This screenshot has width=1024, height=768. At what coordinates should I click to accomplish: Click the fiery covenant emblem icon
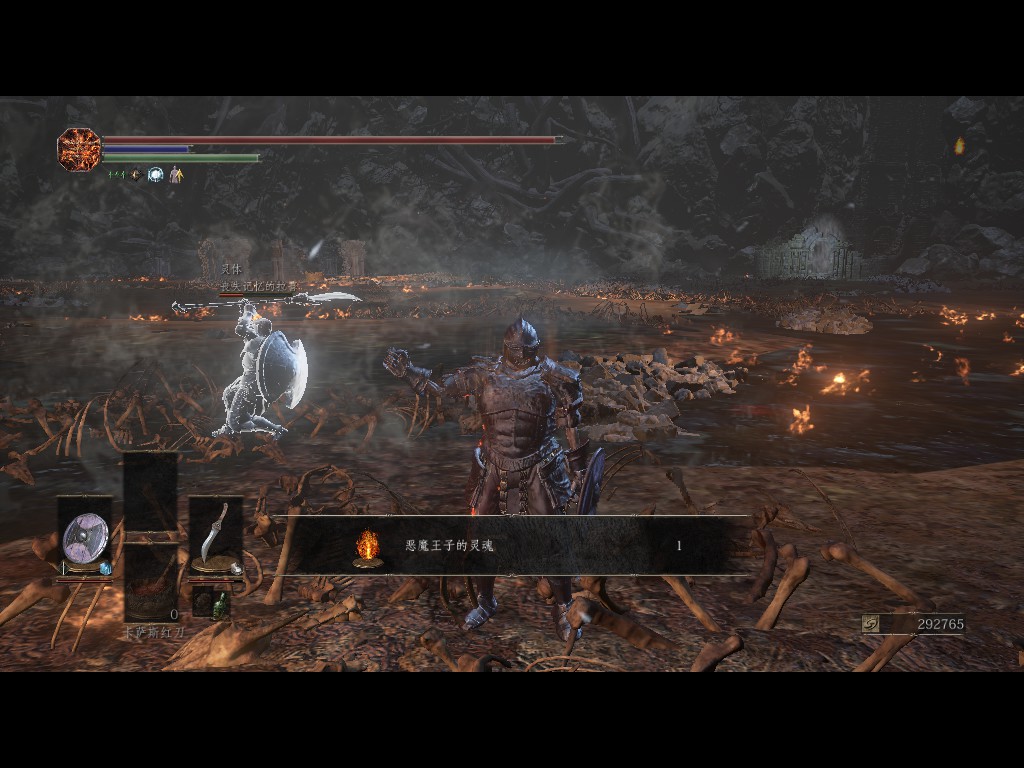coord(79,149)
